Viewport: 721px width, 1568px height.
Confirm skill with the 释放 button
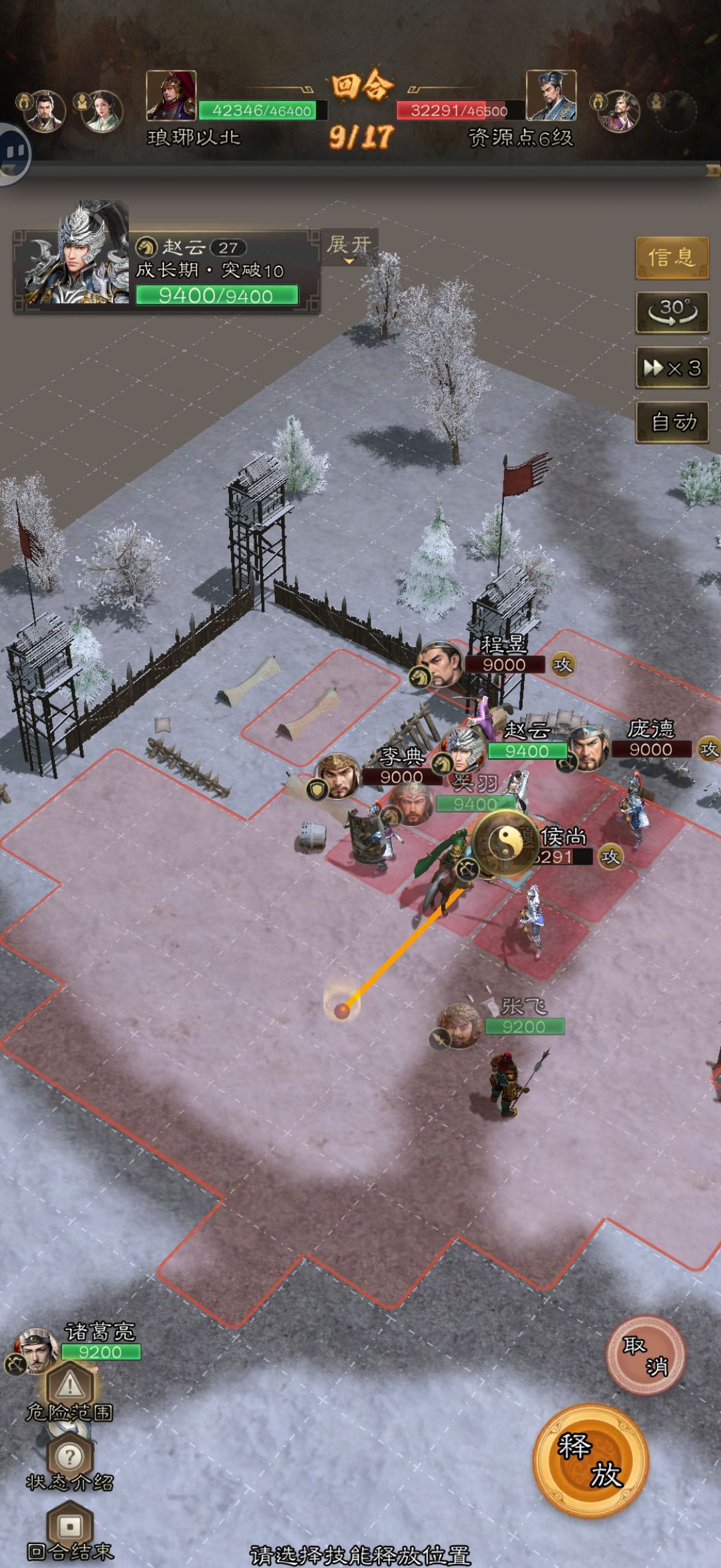coord(590,1460)
